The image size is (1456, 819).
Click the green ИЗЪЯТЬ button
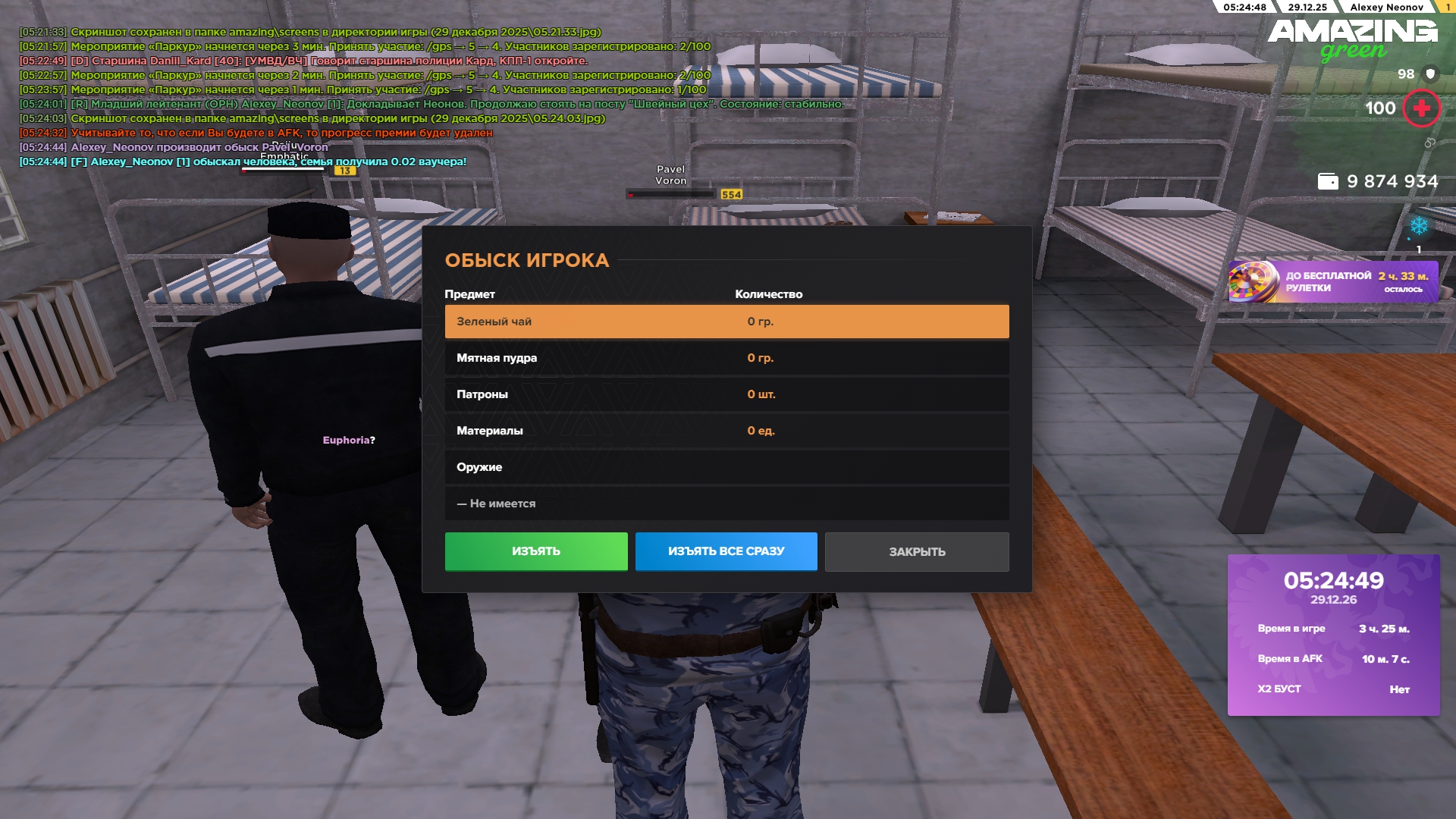536,551
